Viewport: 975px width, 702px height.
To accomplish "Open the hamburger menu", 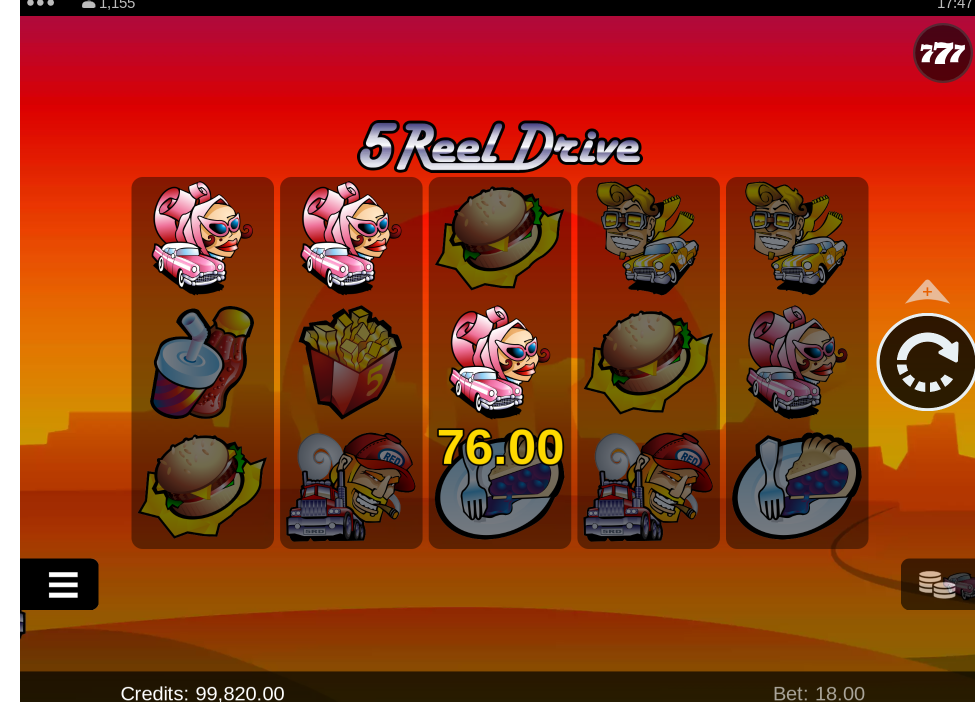I will point(61,584).
